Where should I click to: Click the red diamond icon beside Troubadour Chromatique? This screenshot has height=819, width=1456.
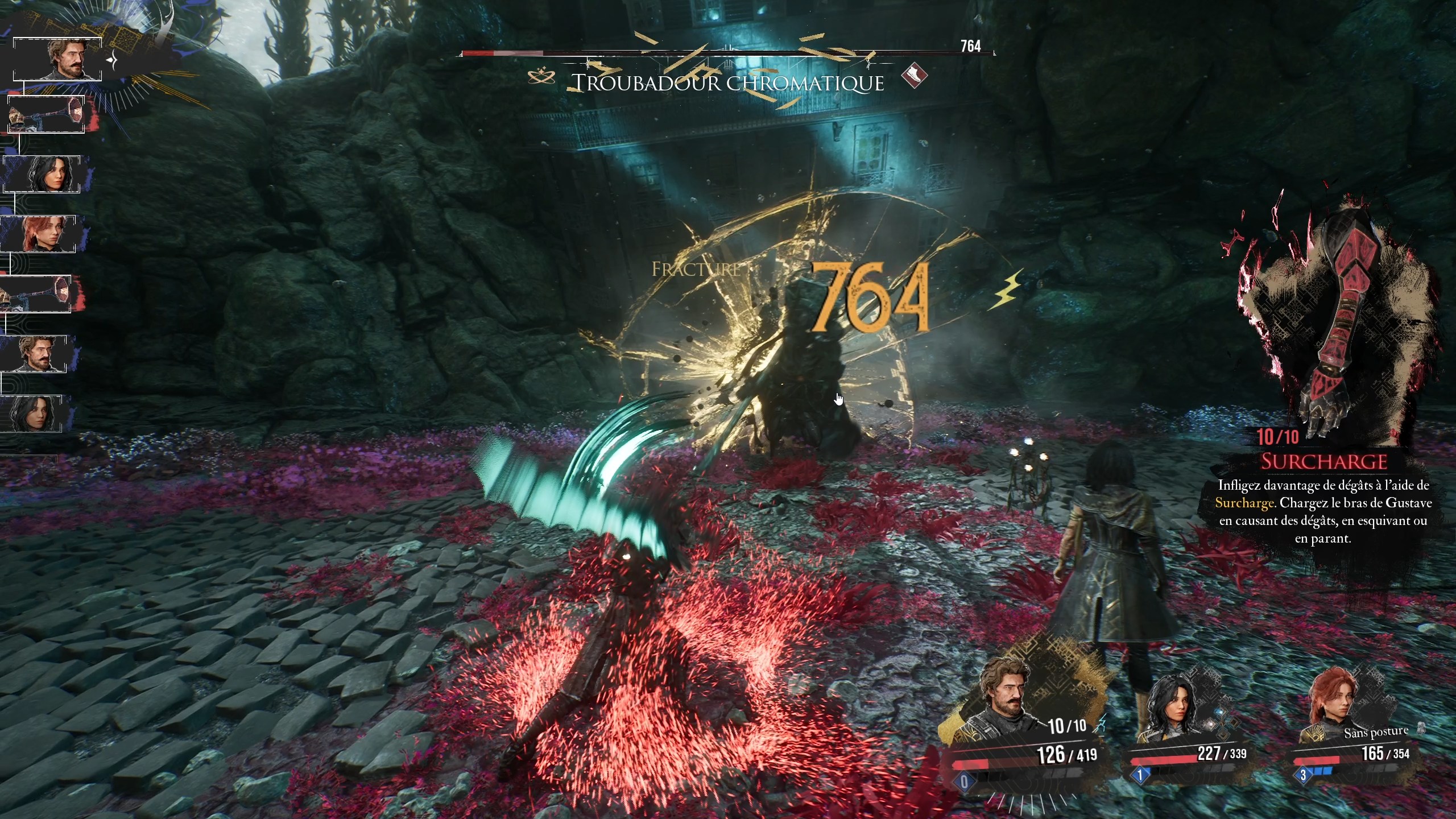tap(914, 76)
